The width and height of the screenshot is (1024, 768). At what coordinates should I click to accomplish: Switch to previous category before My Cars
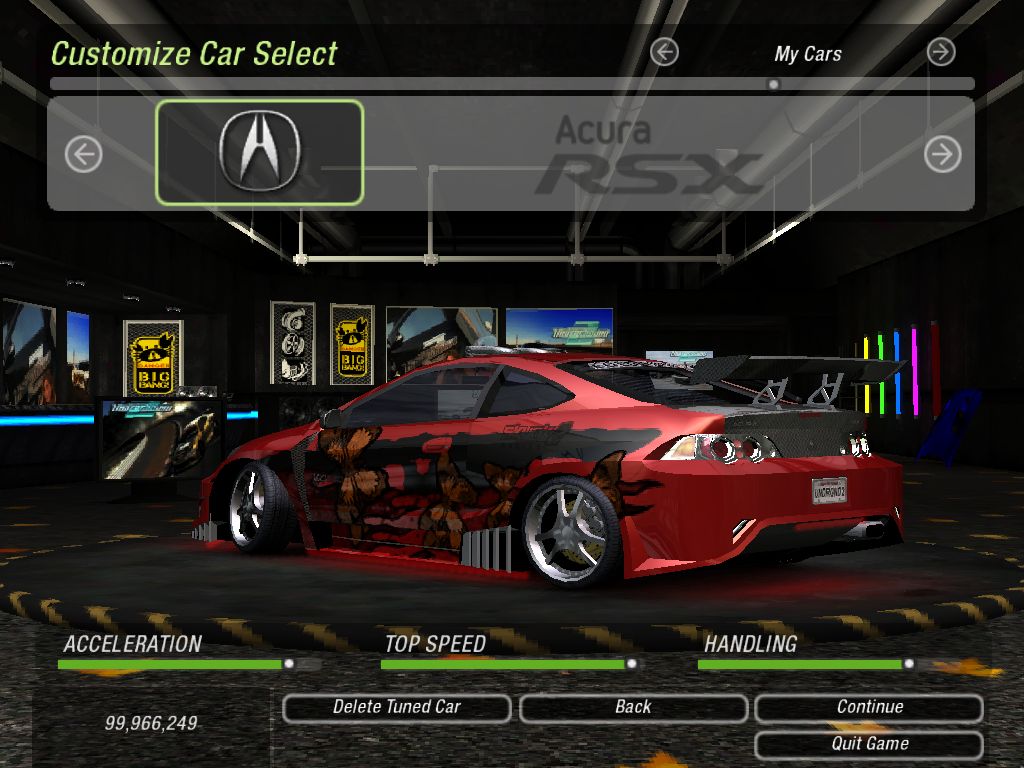[x=664, y=53]
